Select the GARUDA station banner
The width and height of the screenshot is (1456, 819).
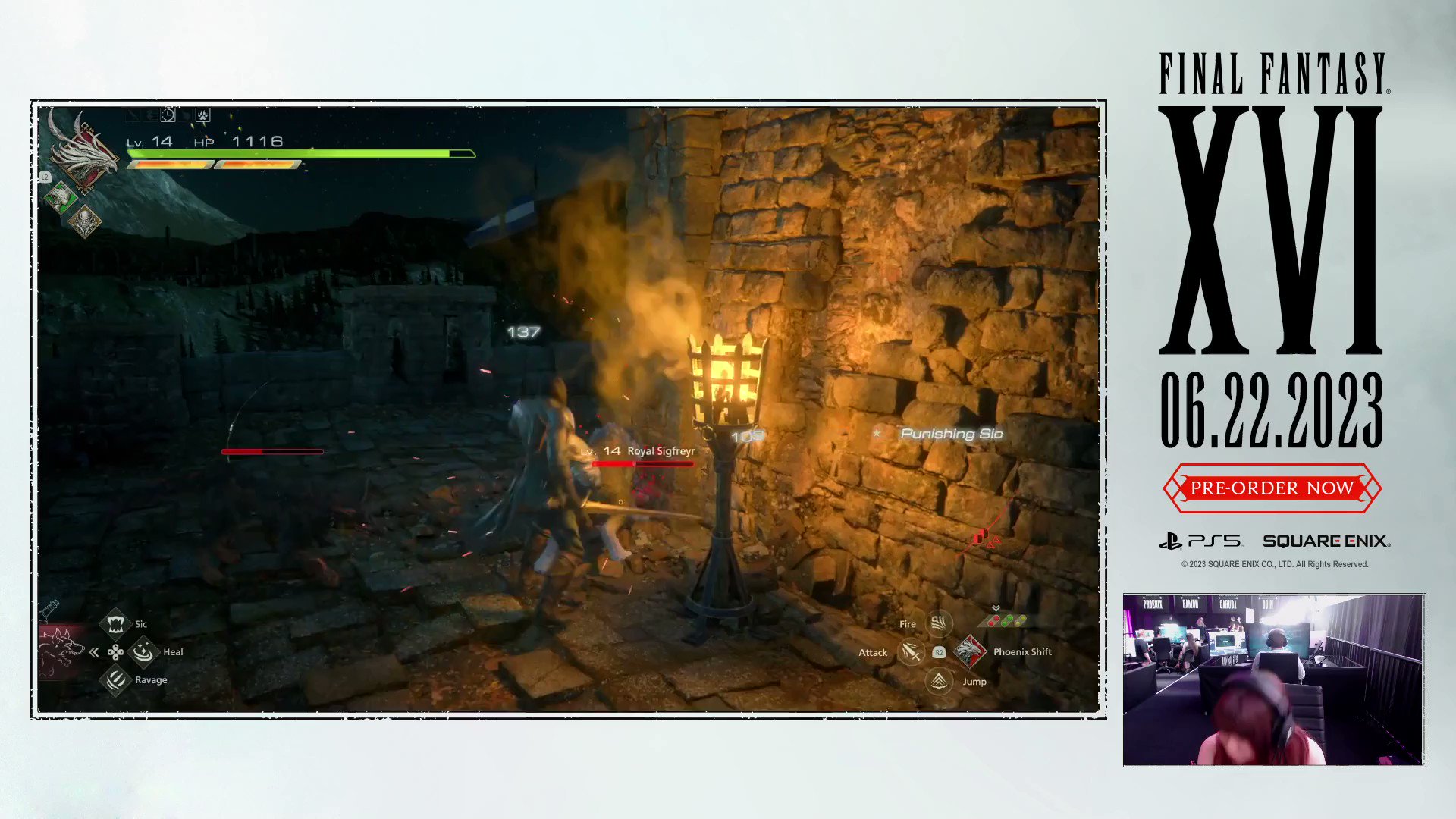(1228, 604)
